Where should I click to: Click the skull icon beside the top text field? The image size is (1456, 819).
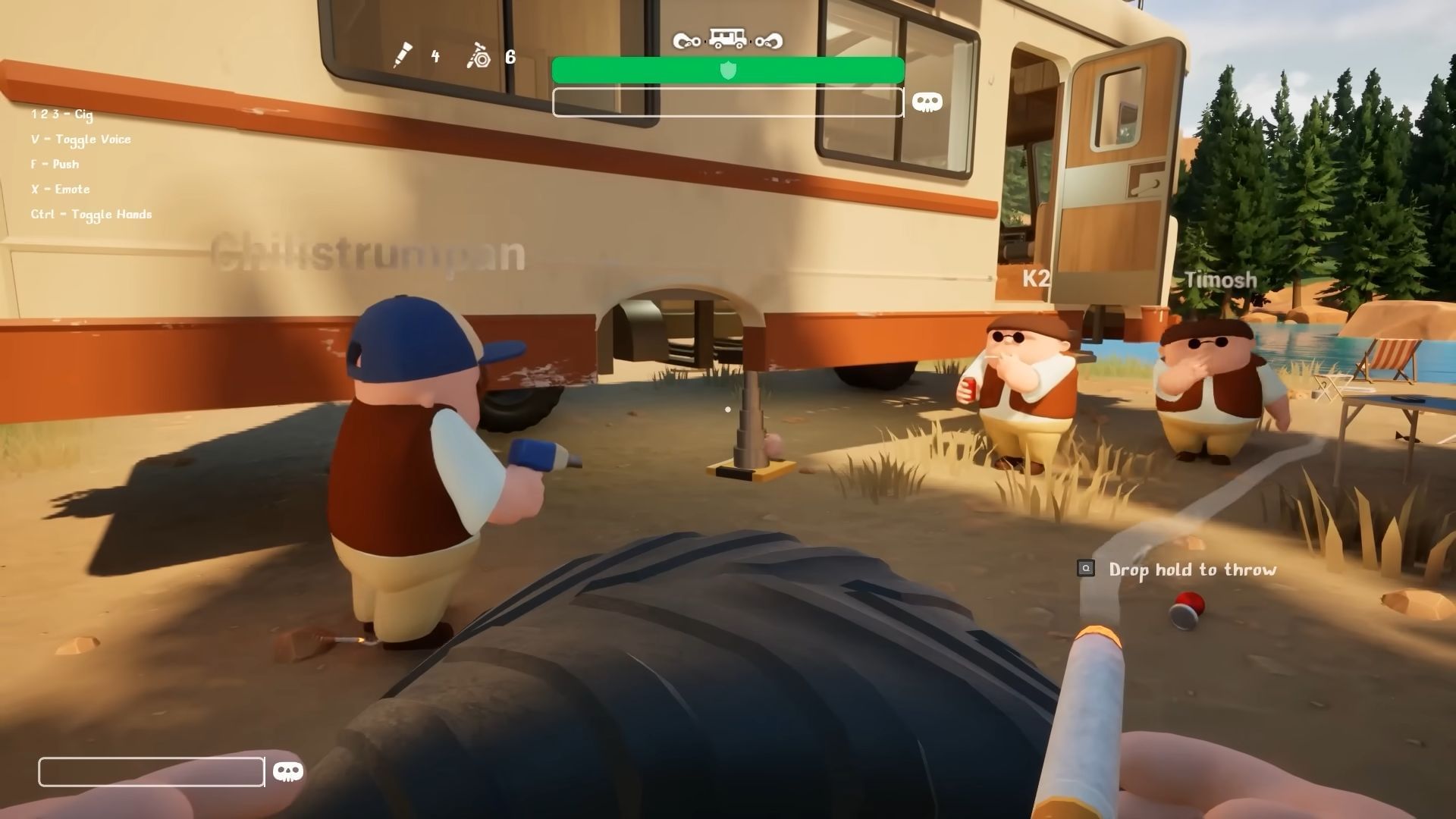[x=928, y=101]
